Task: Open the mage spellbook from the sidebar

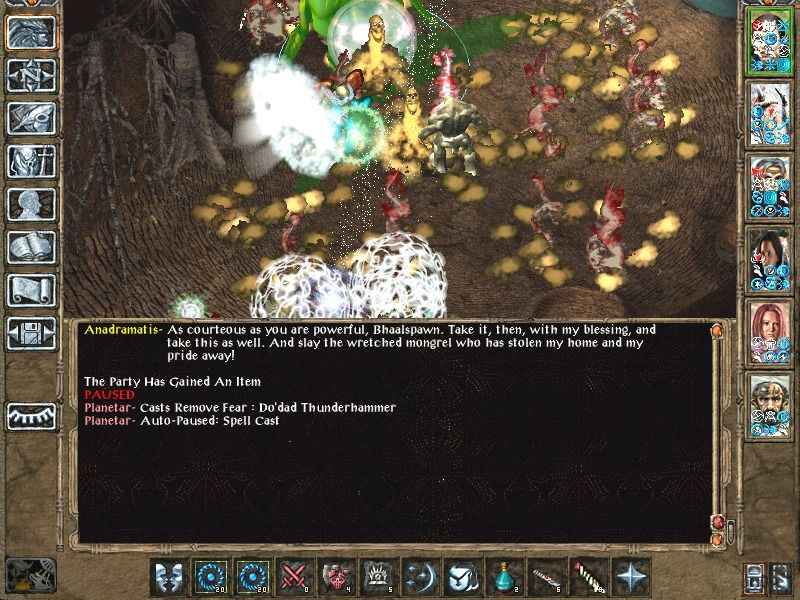Action: (31, 247)
